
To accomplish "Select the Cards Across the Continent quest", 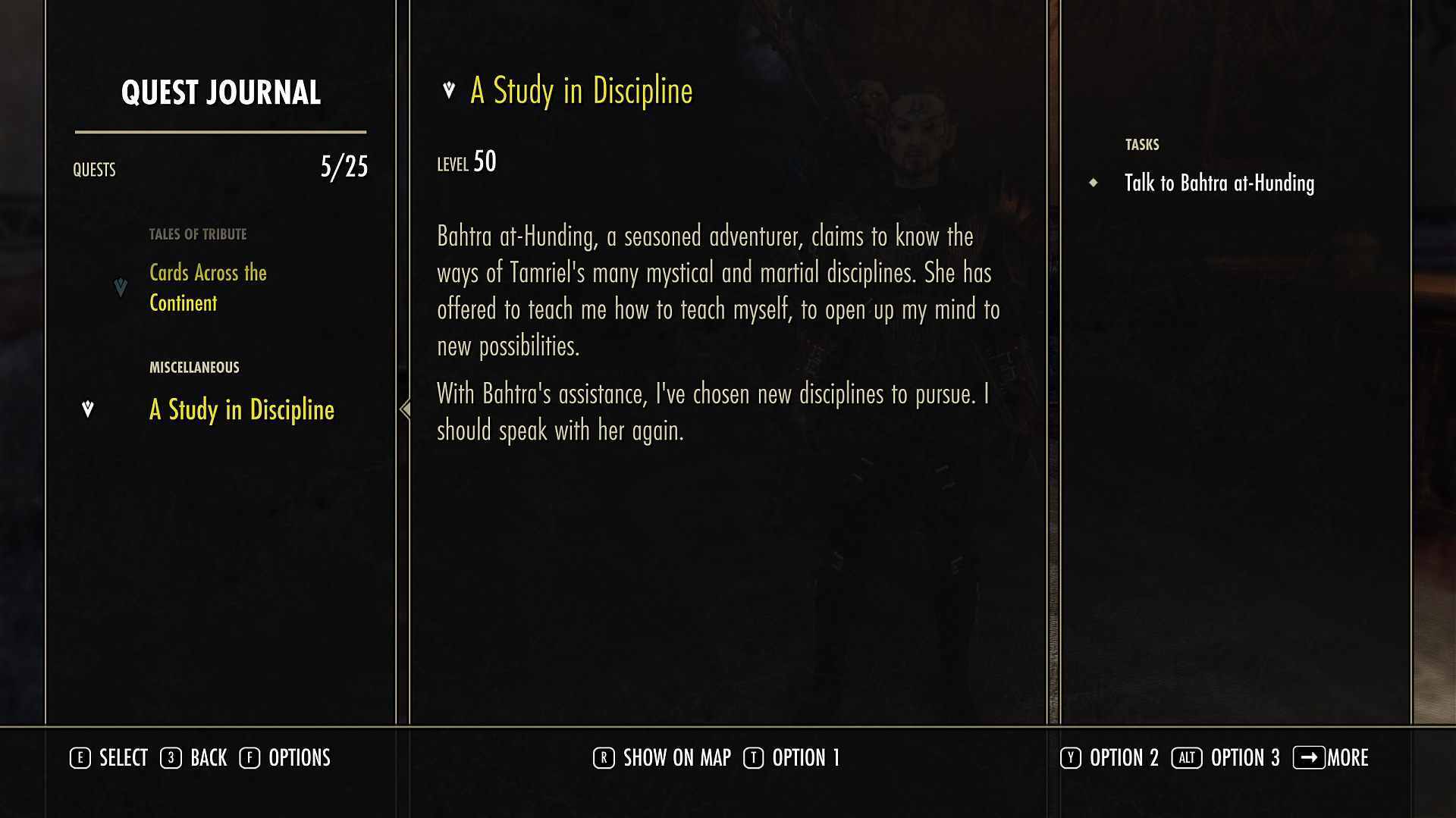I will 208,288.
